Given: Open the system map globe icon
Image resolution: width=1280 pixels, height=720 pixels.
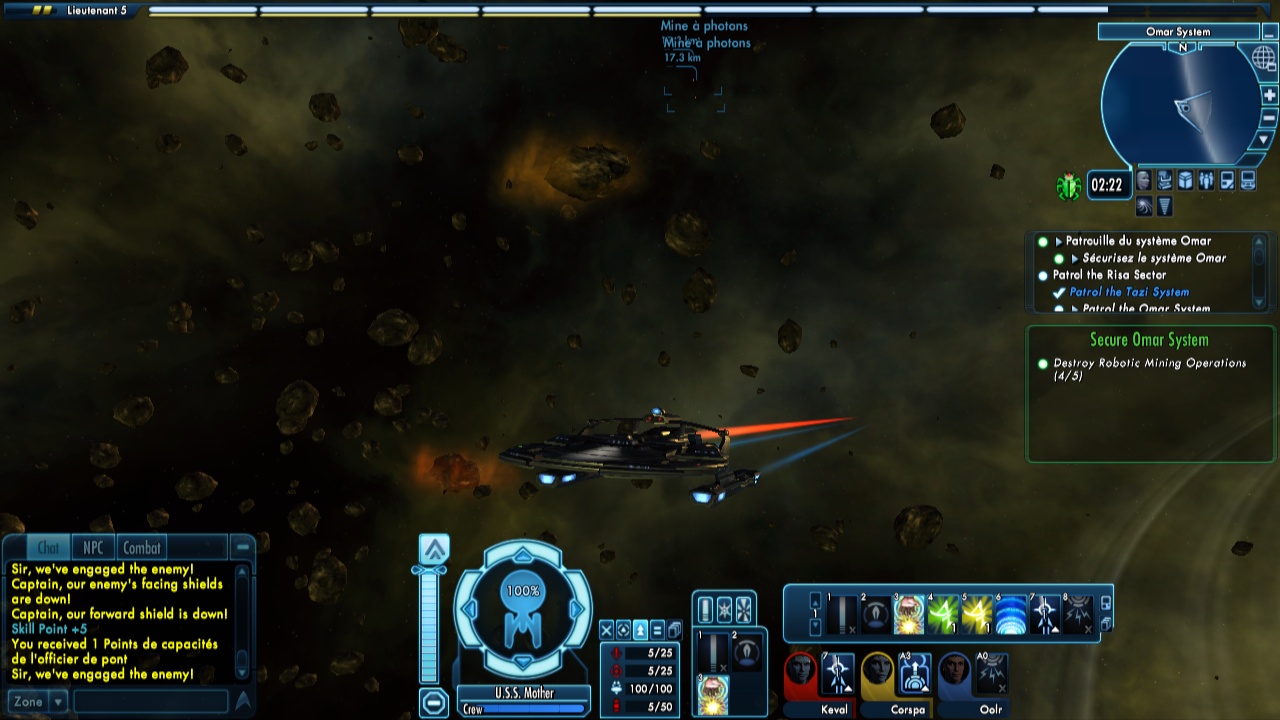Looking at the screenshot, I should coord(1263,57).
